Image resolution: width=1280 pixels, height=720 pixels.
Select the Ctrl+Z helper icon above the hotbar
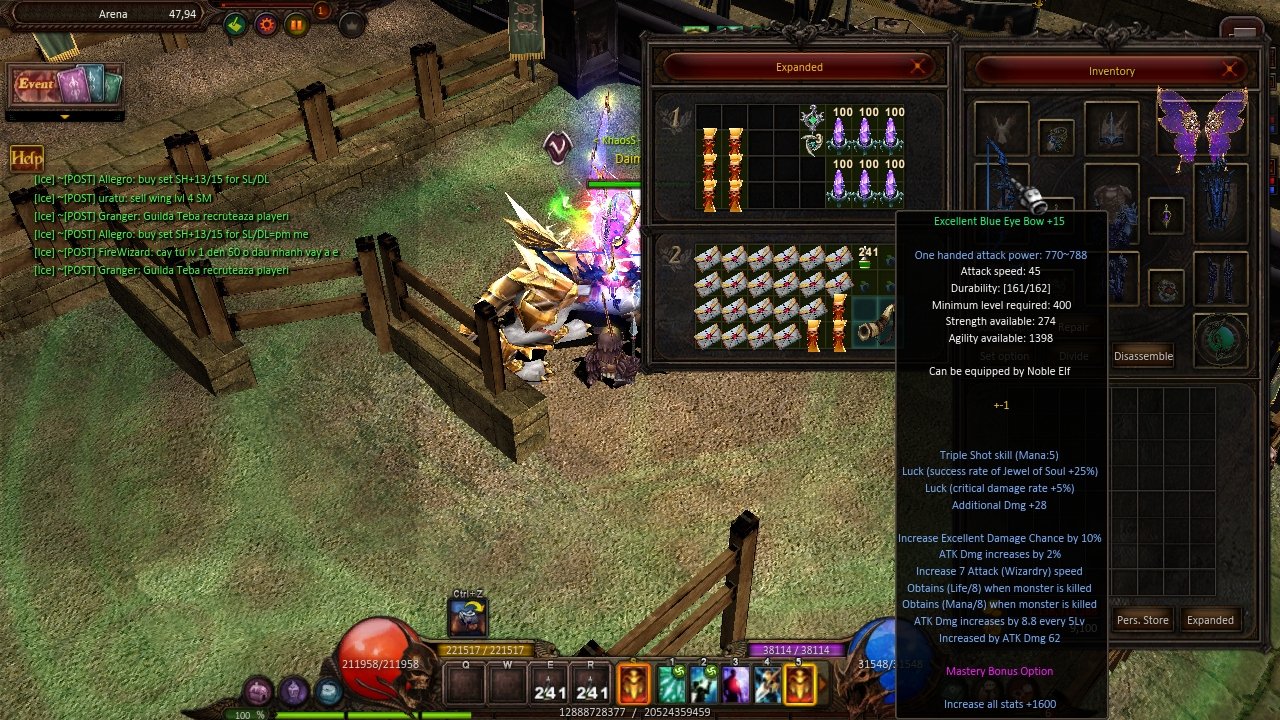click(x=468, y=619)
